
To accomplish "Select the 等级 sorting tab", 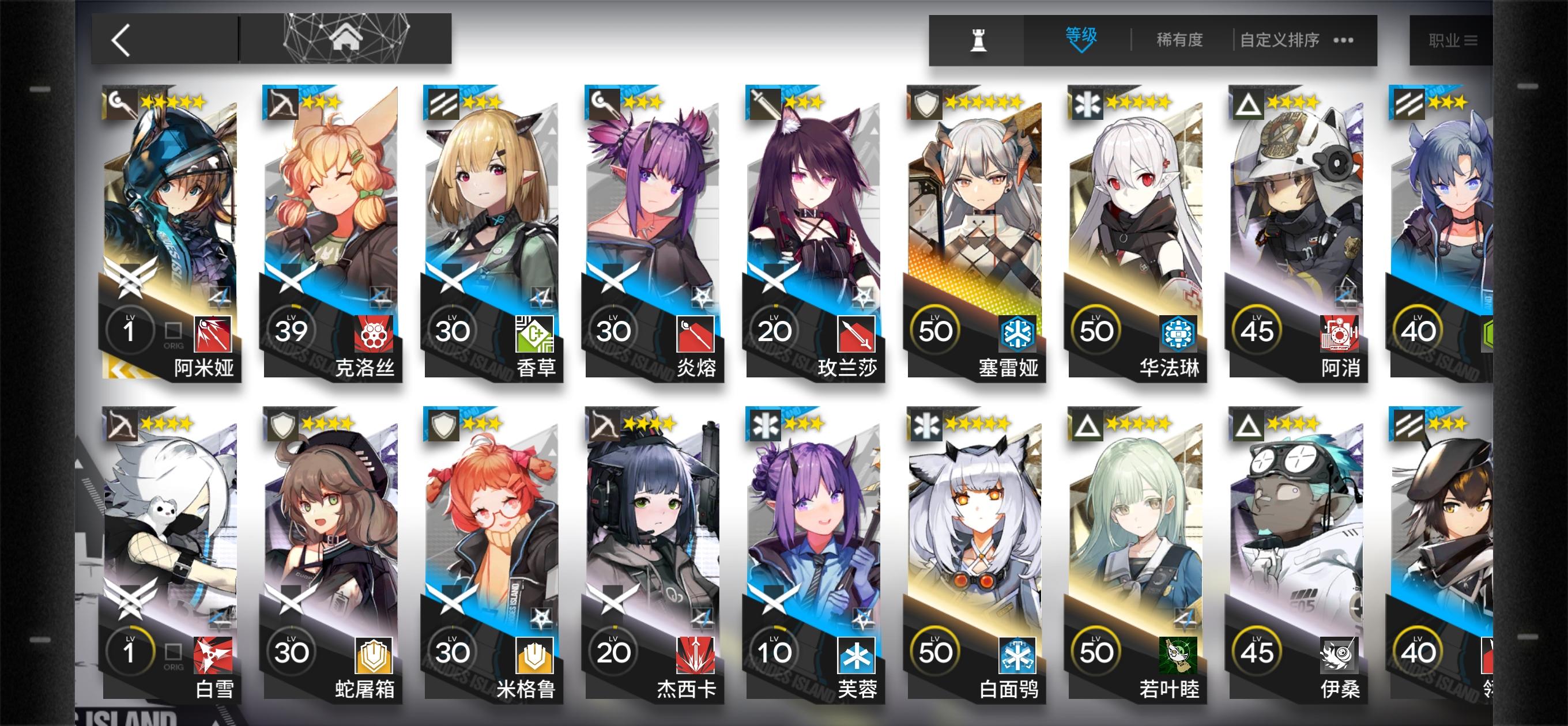I will click(x=1080, y=35).
